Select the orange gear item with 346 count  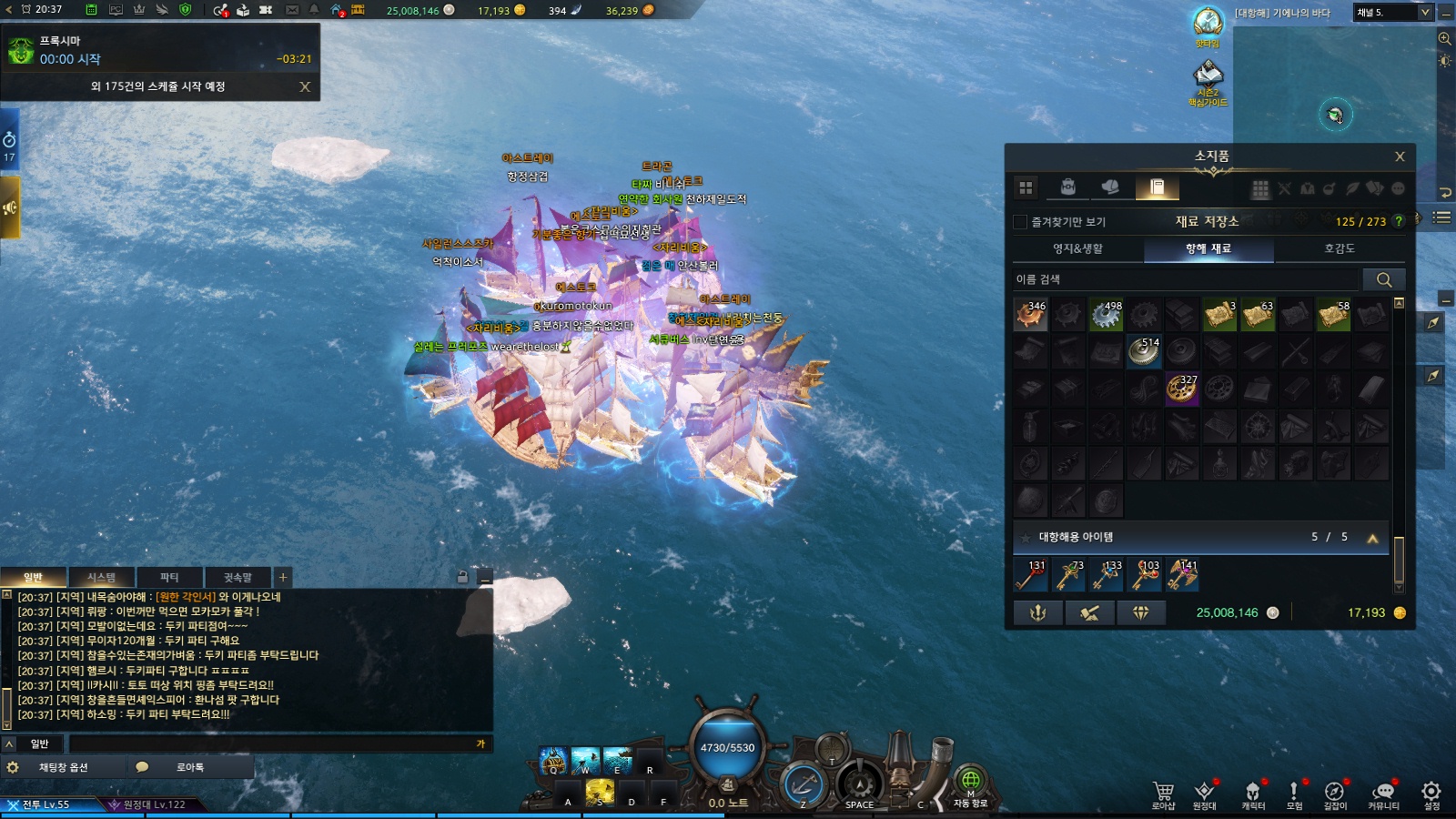(1030, 315)
